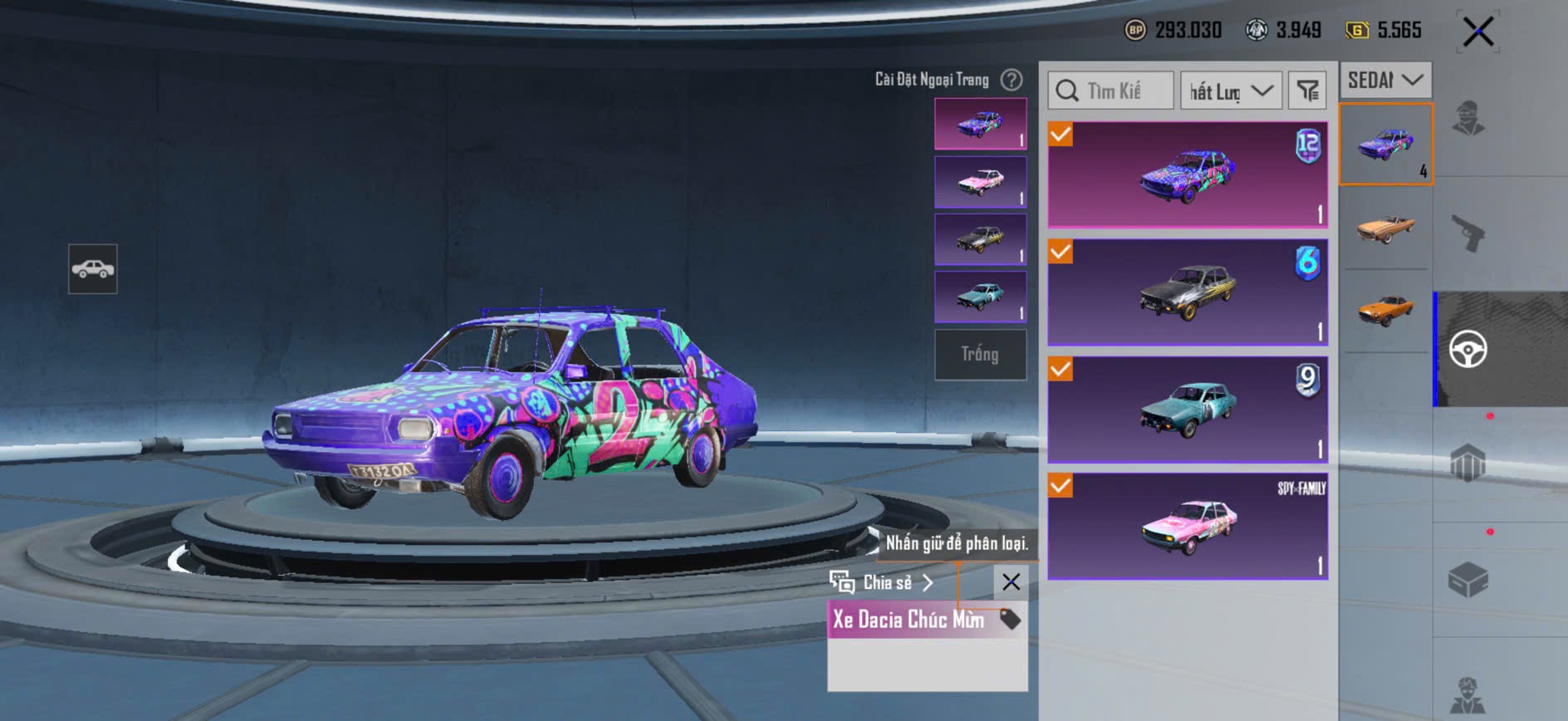Select the black and gold Dacia skin card

(1188, 292)
